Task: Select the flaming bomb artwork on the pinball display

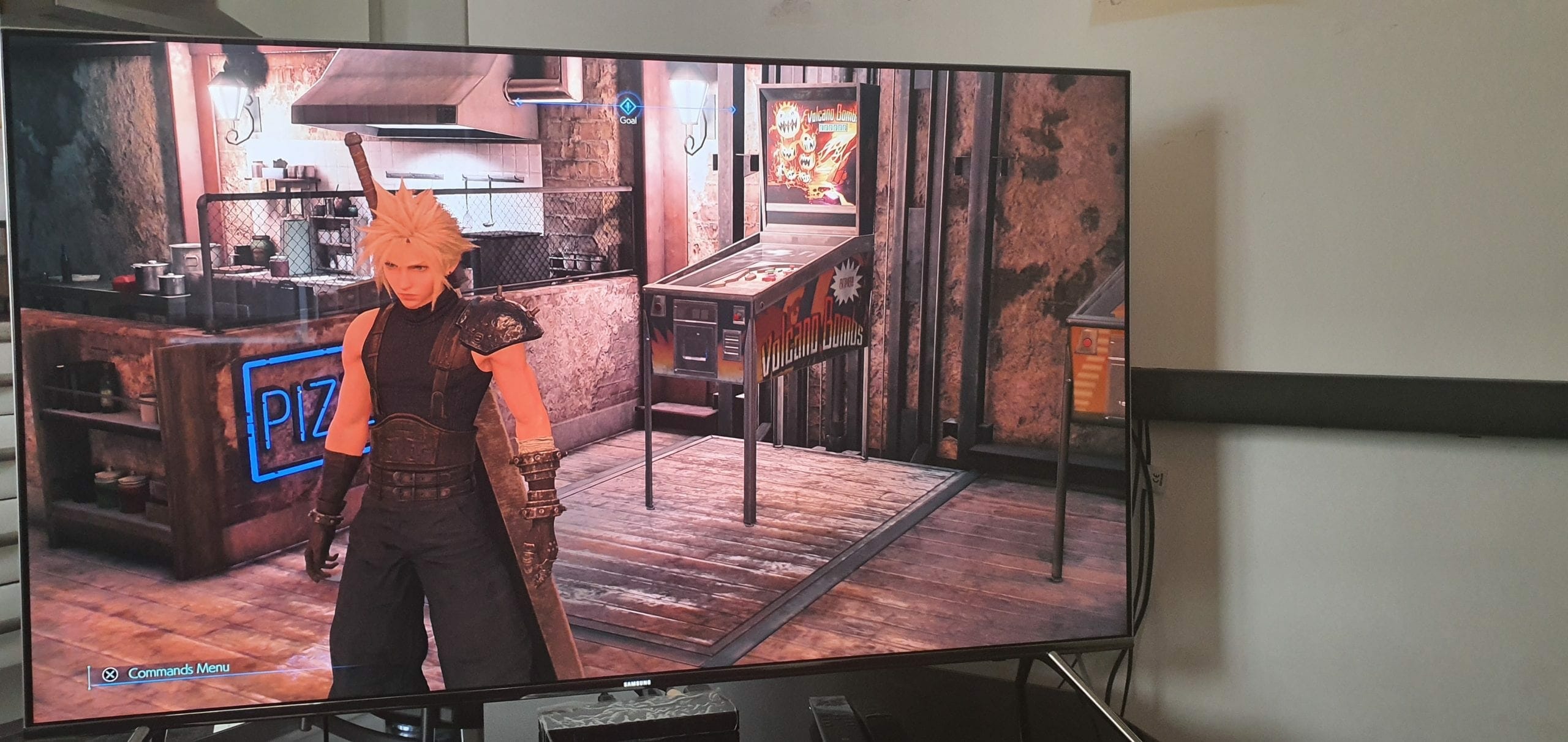Action: tap(788, 121)
